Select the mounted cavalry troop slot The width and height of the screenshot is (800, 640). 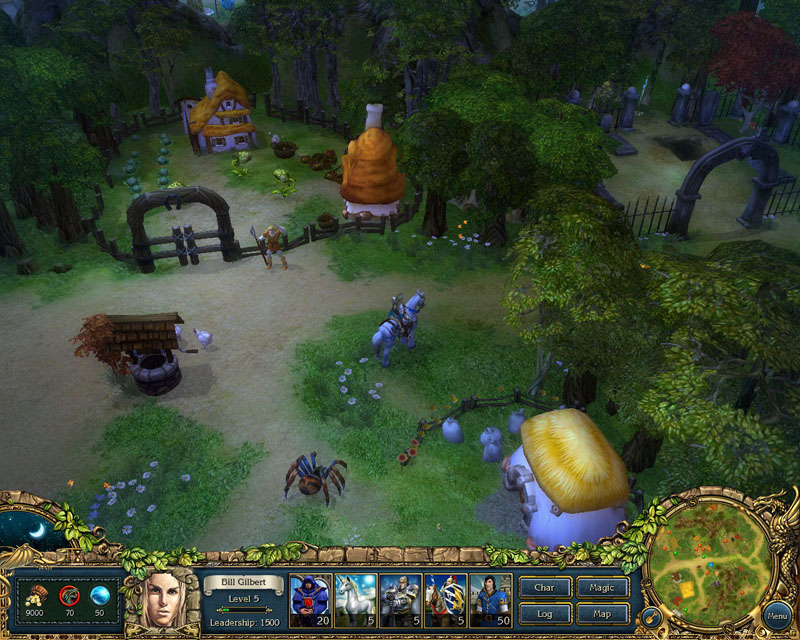click(x=445, y=600)
